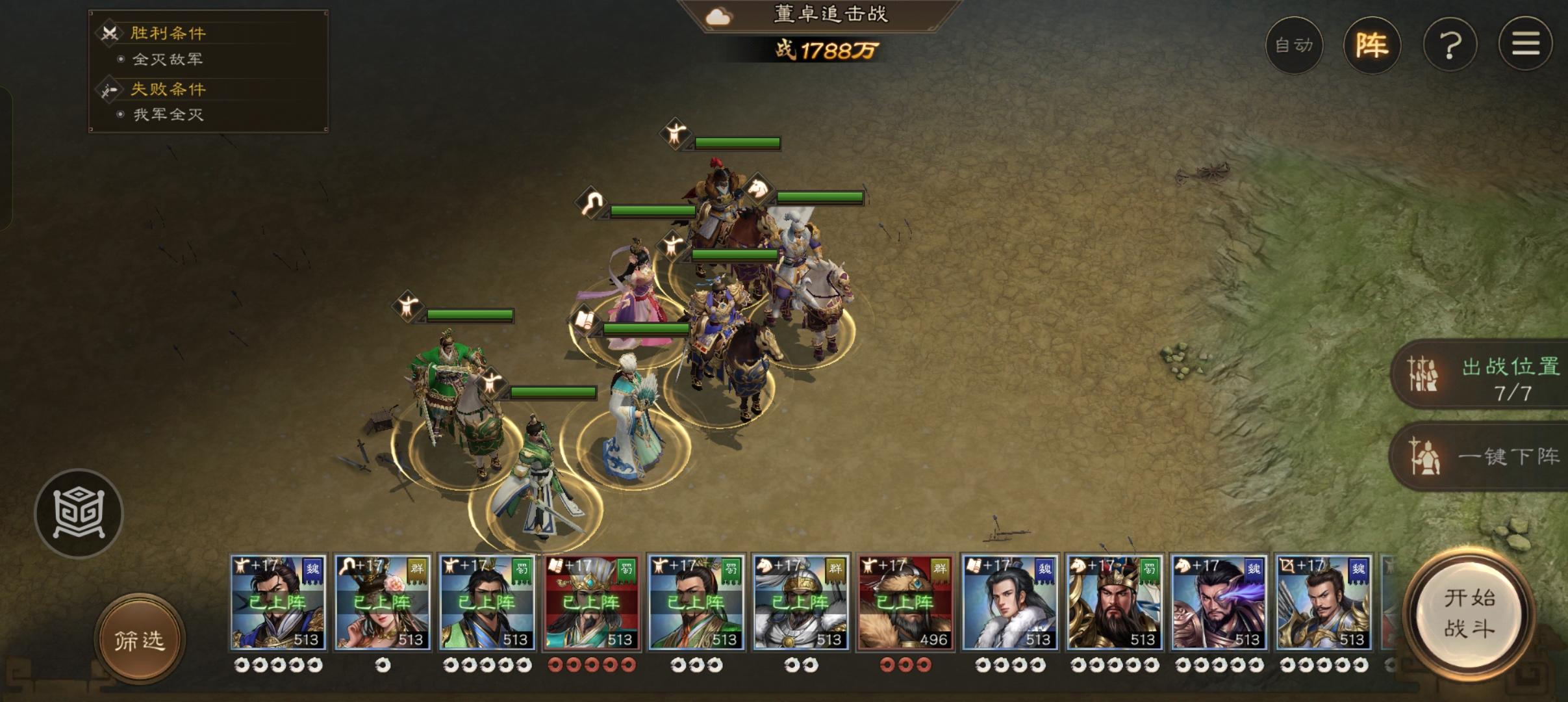1568x702 pixels.
Task: Choose the silver-helmeted cavalry 群 hero card
Action: point(801,603)
